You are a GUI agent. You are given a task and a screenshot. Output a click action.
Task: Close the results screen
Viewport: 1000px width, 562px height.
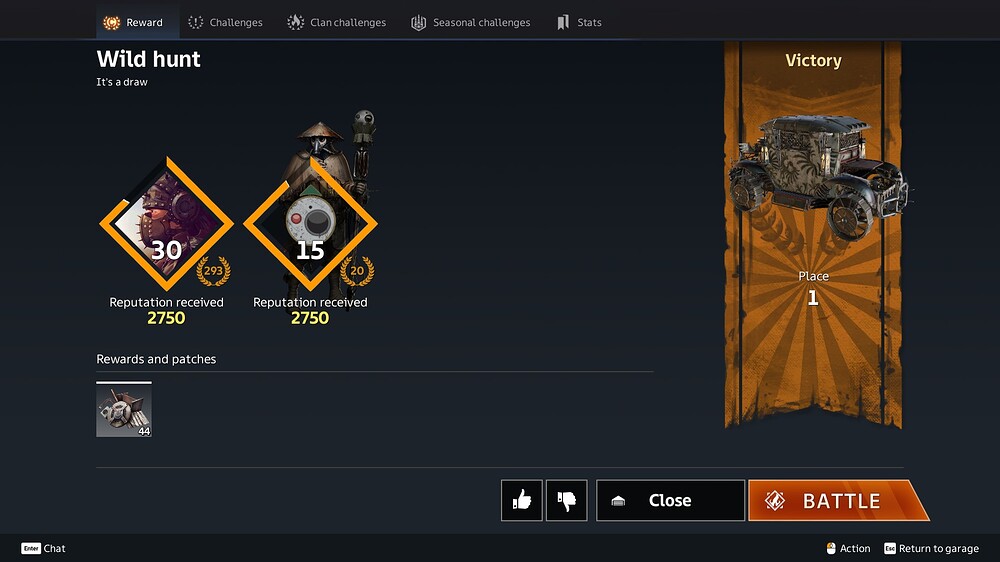click(x=670, y=500)
